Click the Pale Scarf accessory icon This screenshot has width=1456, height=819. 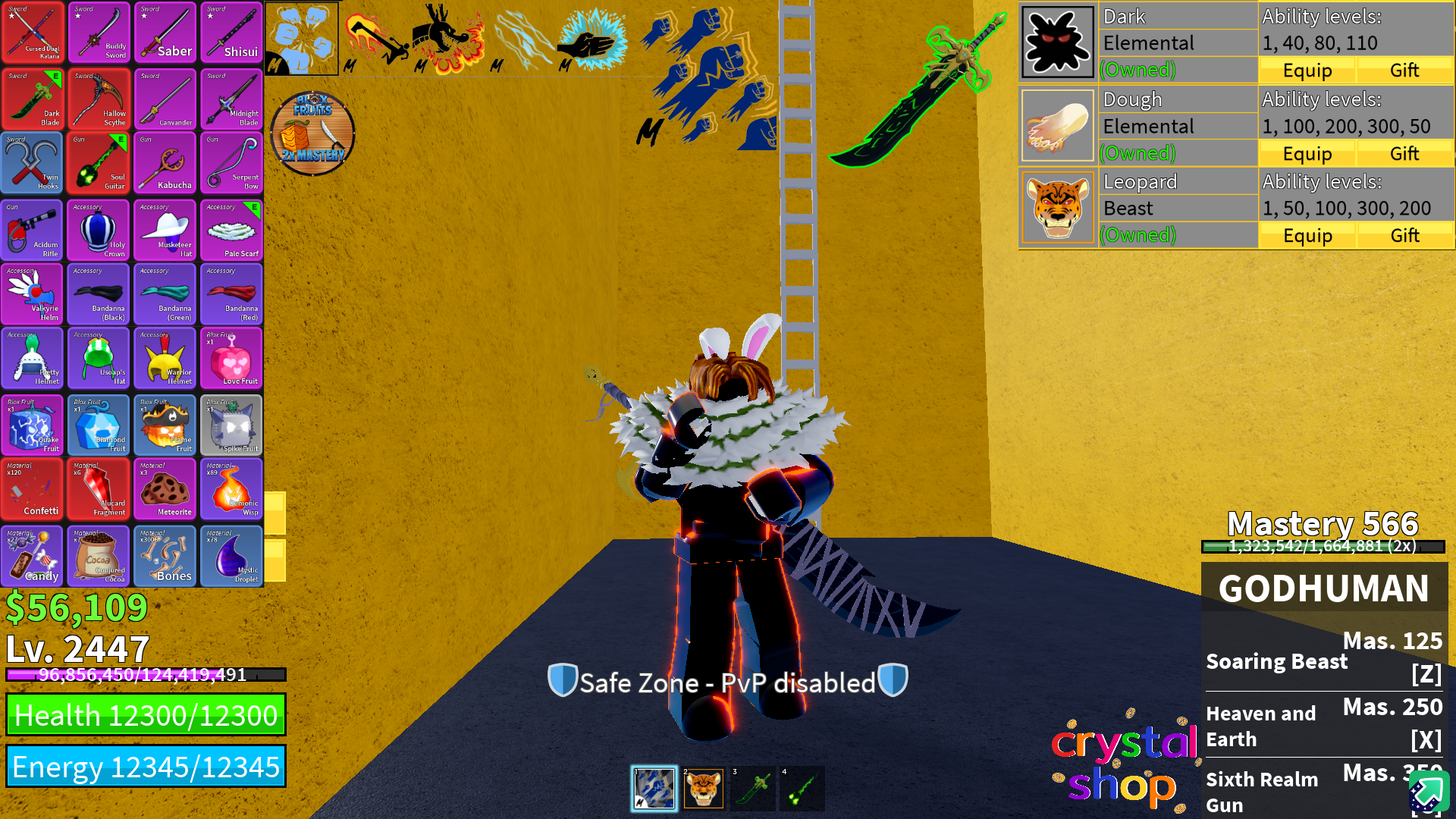pos(231,229)
